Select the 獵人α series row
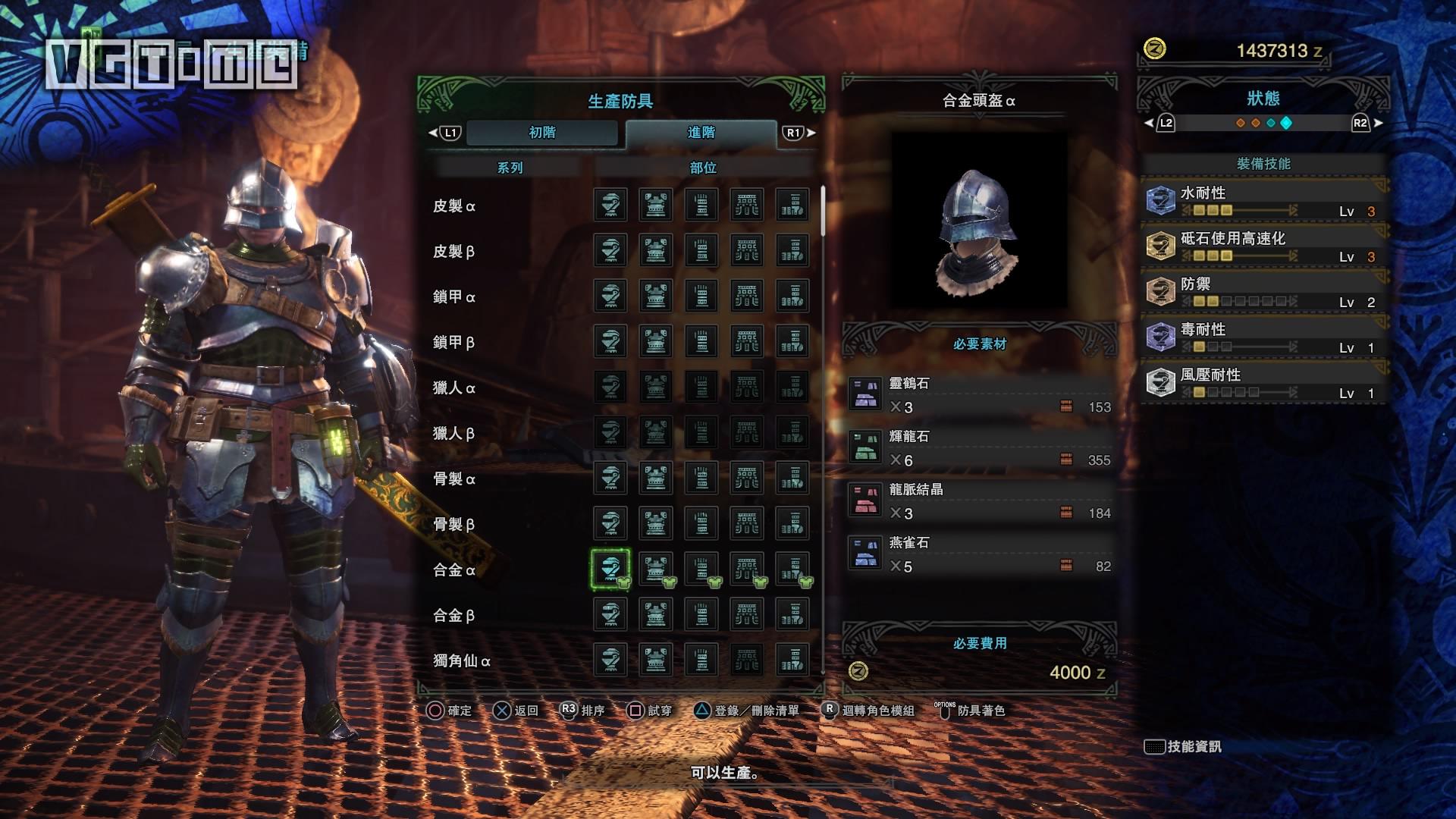1456x819 pixels. coord(454,388)
